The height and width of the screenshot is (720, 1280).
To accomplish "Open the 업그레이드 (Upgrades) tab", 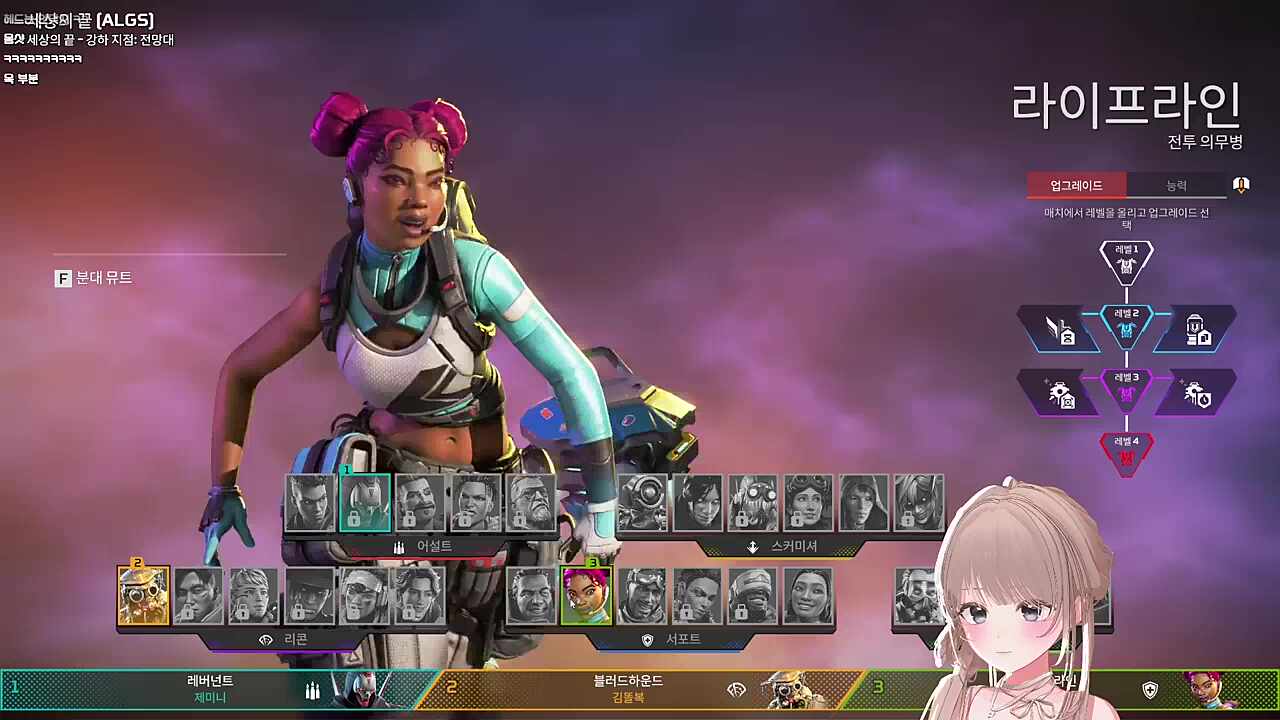I will (x=1076, y=185).
